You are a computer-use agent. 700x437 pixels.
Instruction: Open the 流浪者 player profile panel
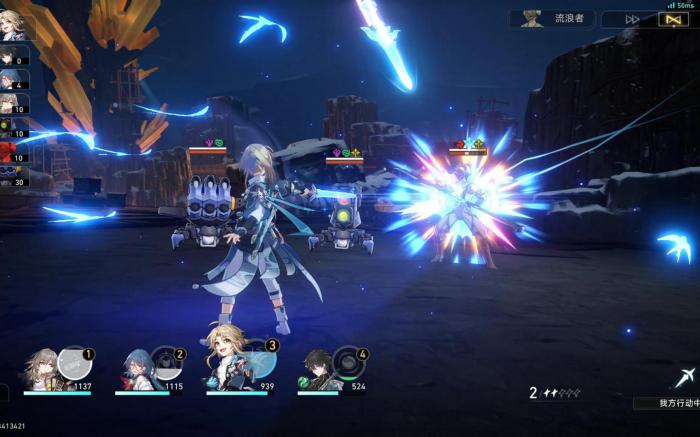click(552, 18)
